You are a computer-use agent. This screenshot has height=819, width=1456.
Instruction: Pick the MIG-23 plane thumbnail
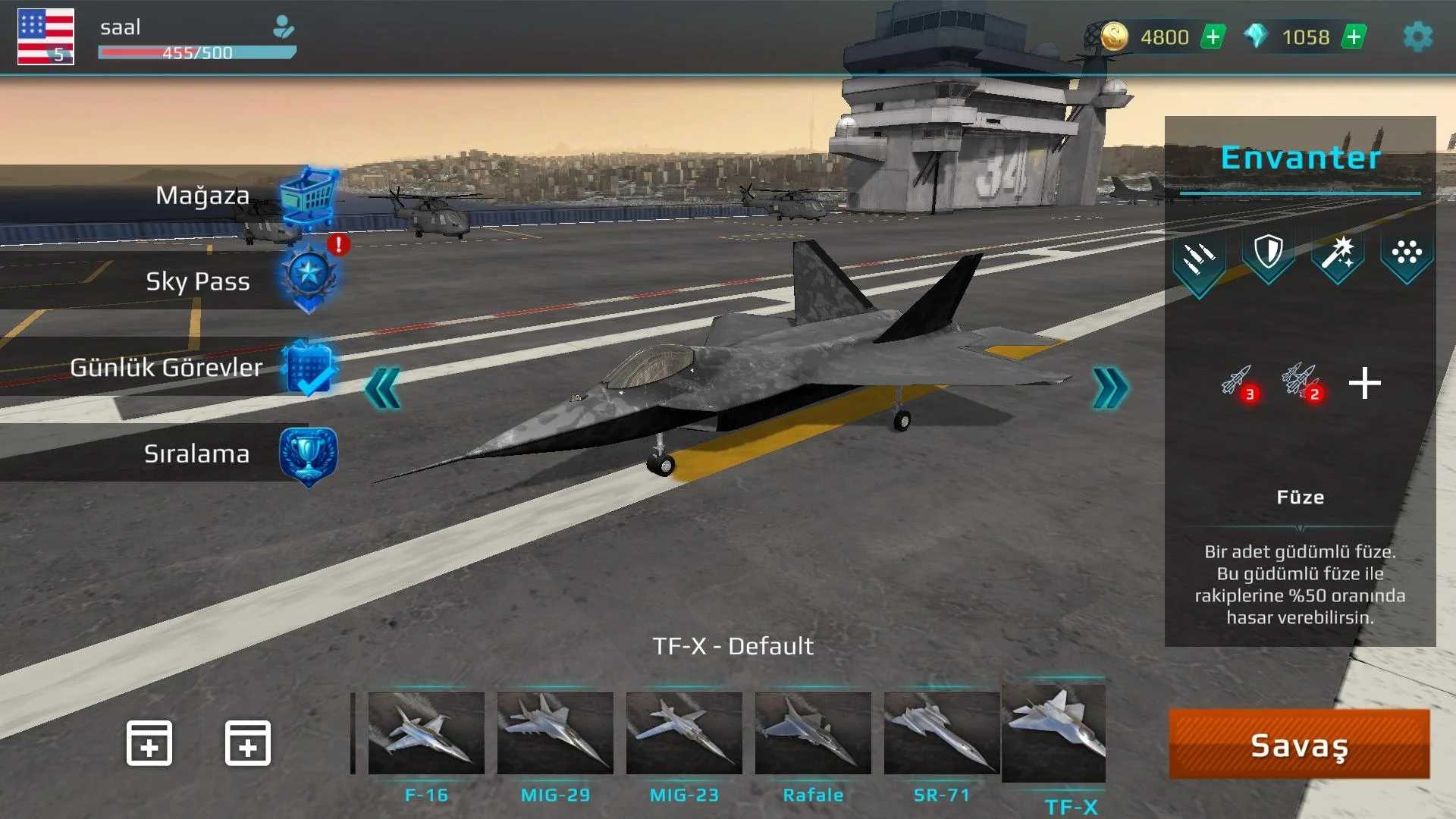coord(684,733)
